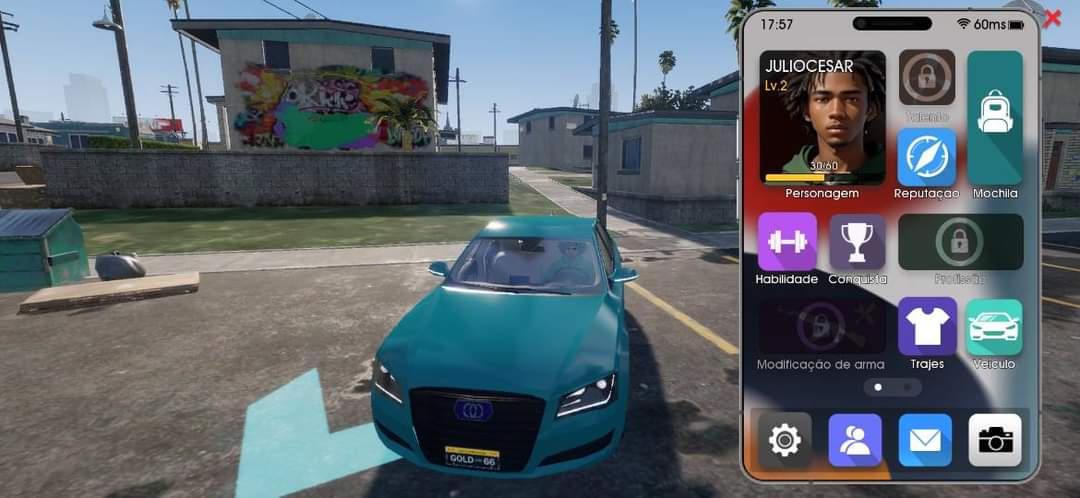Tap the locked Modificação de arma tile
The height and width of the screenshot is (498, 1080).
coord(821,326)
